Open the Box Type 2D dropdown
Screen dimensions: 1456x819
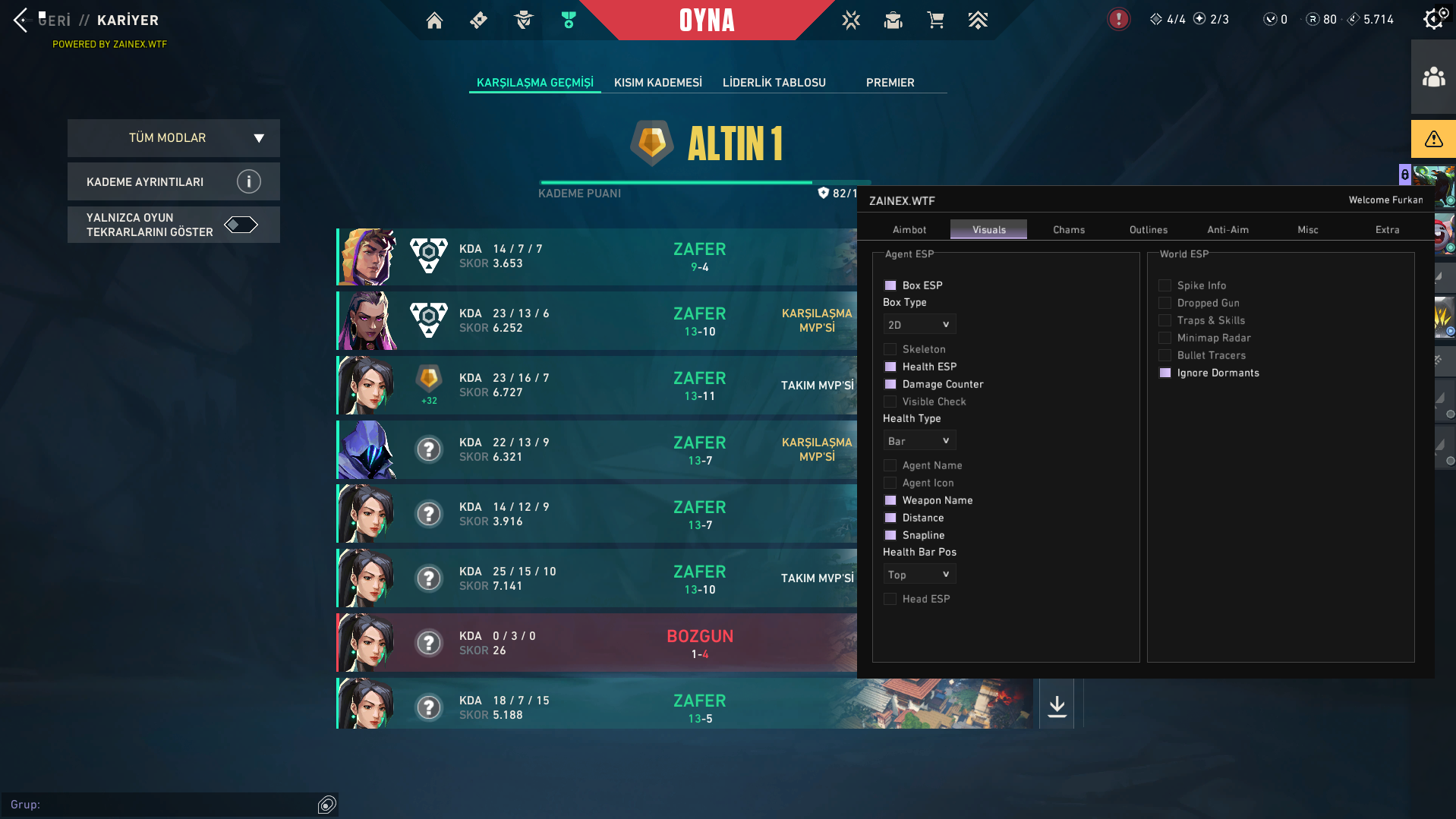click(919, 324)
